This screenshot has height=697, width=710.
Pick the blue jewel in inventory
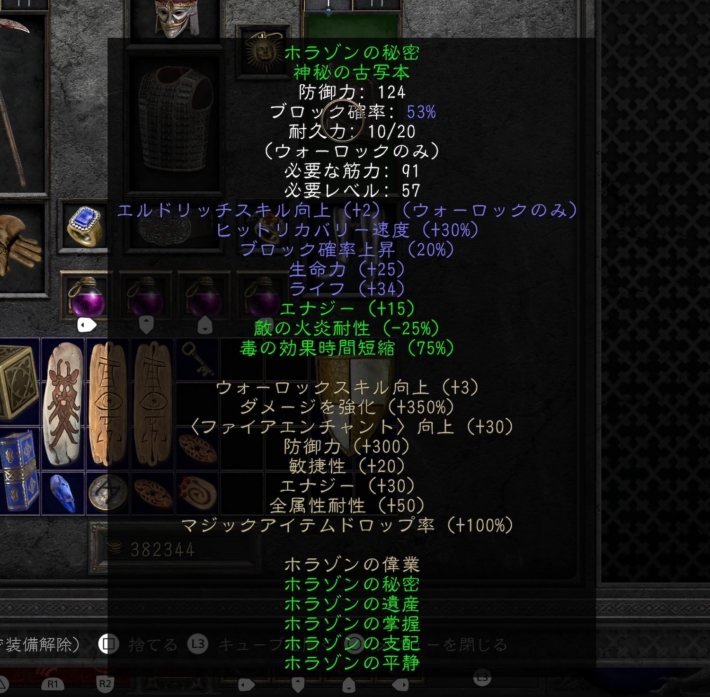[62, 489]
